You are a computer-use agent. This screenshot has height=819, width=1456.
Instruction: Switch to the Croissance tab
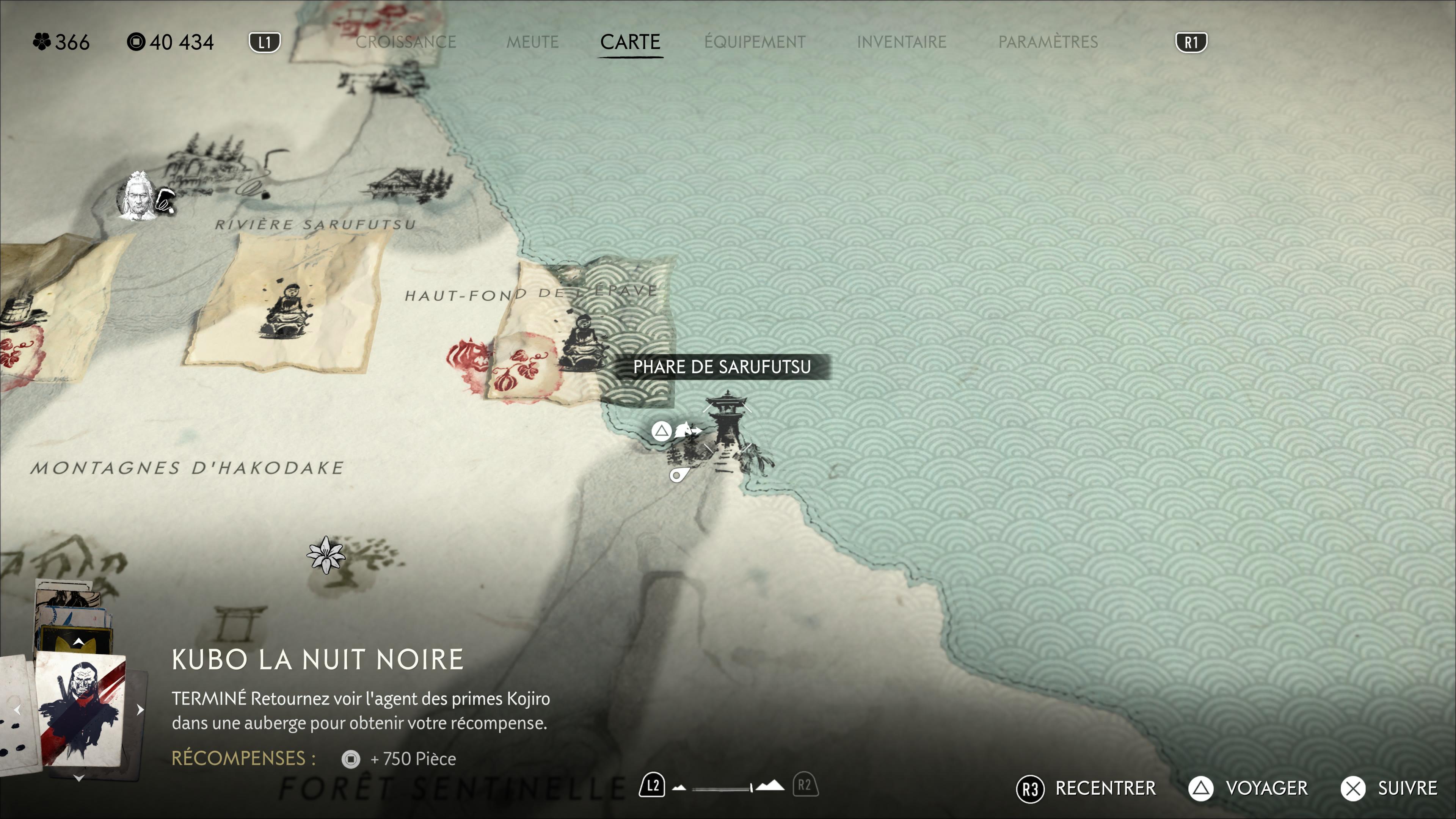click(405, 42)
